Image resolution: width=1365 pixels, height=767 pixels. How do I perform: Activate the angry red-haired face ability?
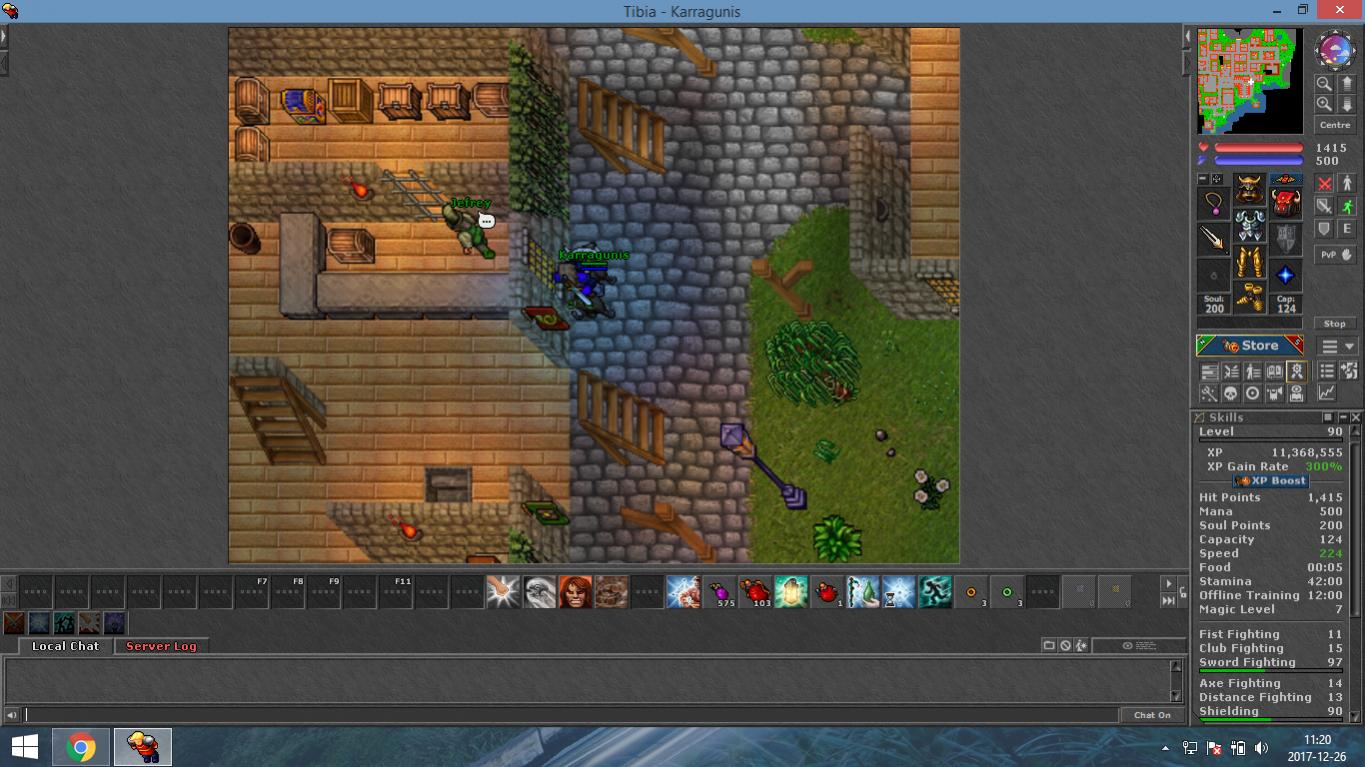[x=575, y=592]
